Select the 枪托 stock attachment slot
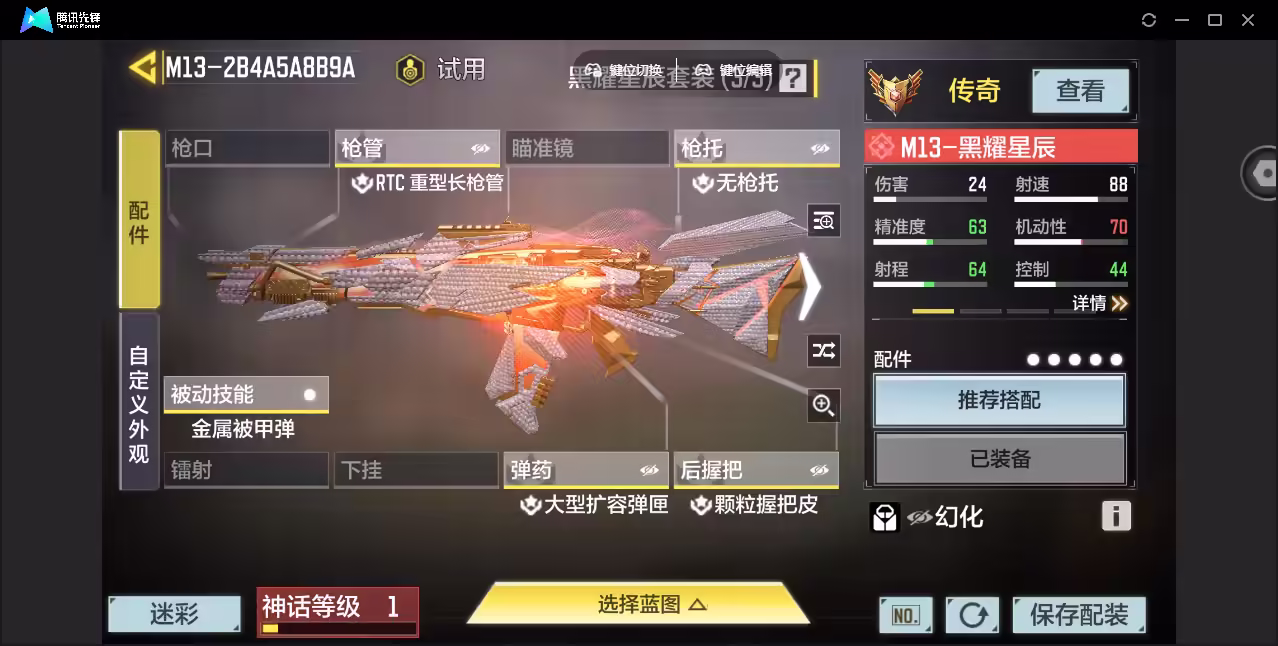Screen dimensions: 1278x646 tap(755, 149)
